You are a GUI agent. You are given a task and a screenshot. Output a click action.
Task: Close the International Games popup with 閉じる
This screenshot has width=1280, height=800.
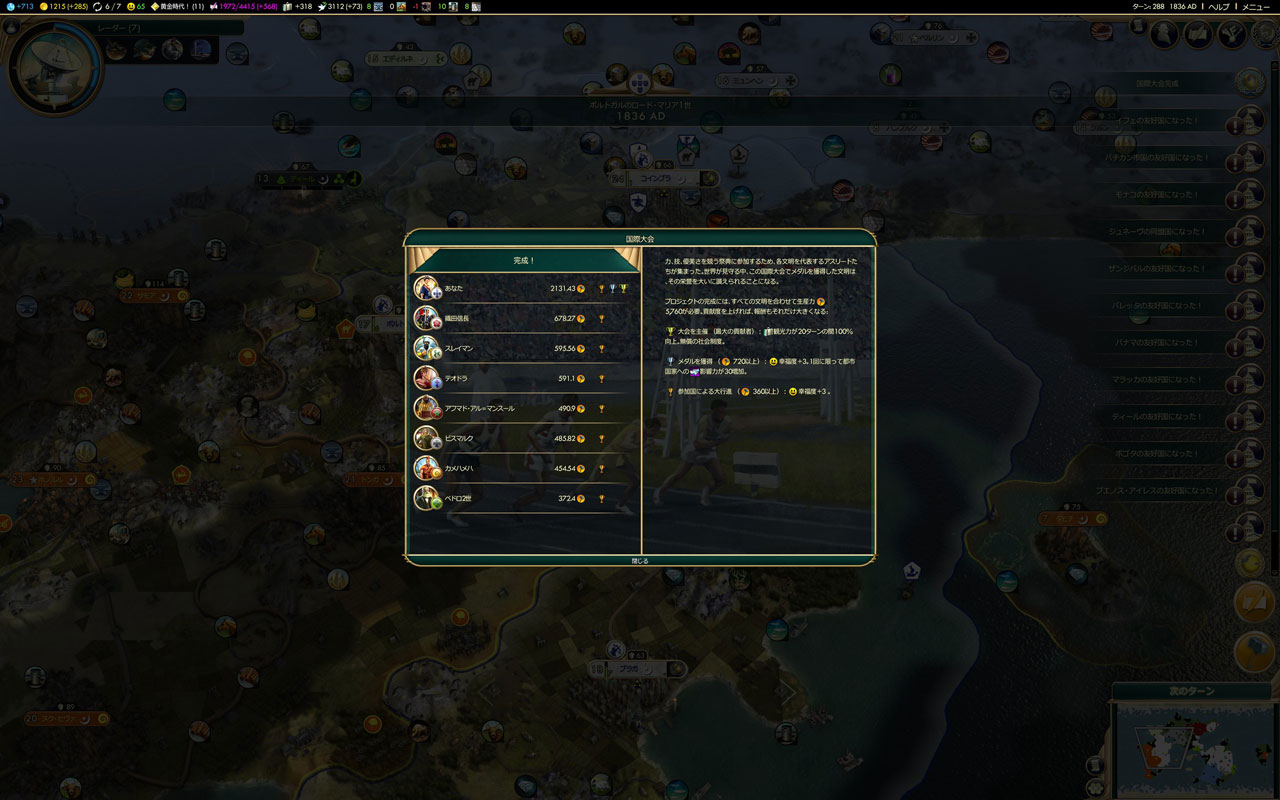[x=640, y=561]
